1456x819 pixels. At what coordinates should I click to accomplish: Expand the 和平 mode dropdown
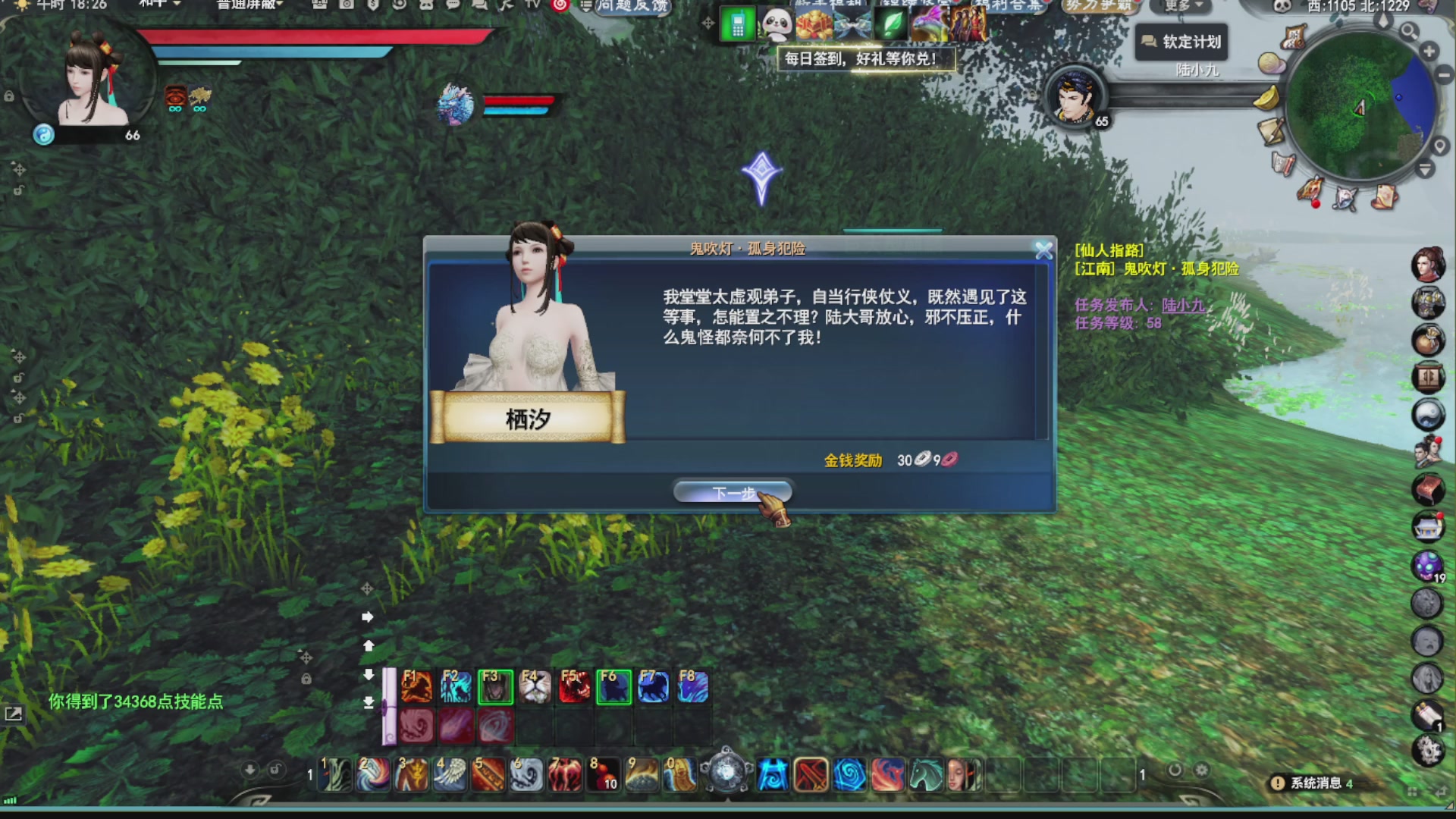pyautogui.click(x=160, y=4)
